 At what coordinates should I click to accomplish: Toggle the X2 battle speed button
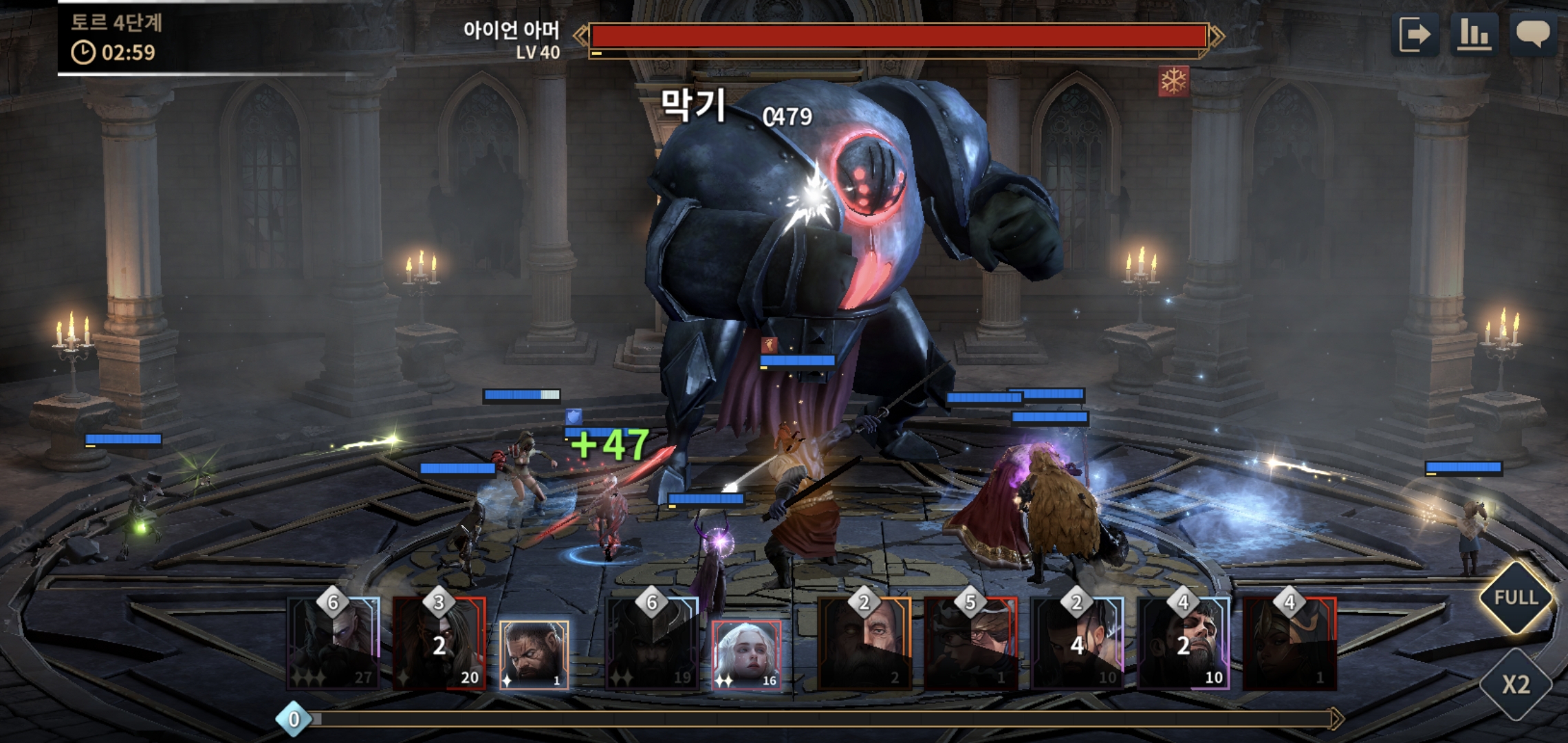click(x=1516, y=684)
